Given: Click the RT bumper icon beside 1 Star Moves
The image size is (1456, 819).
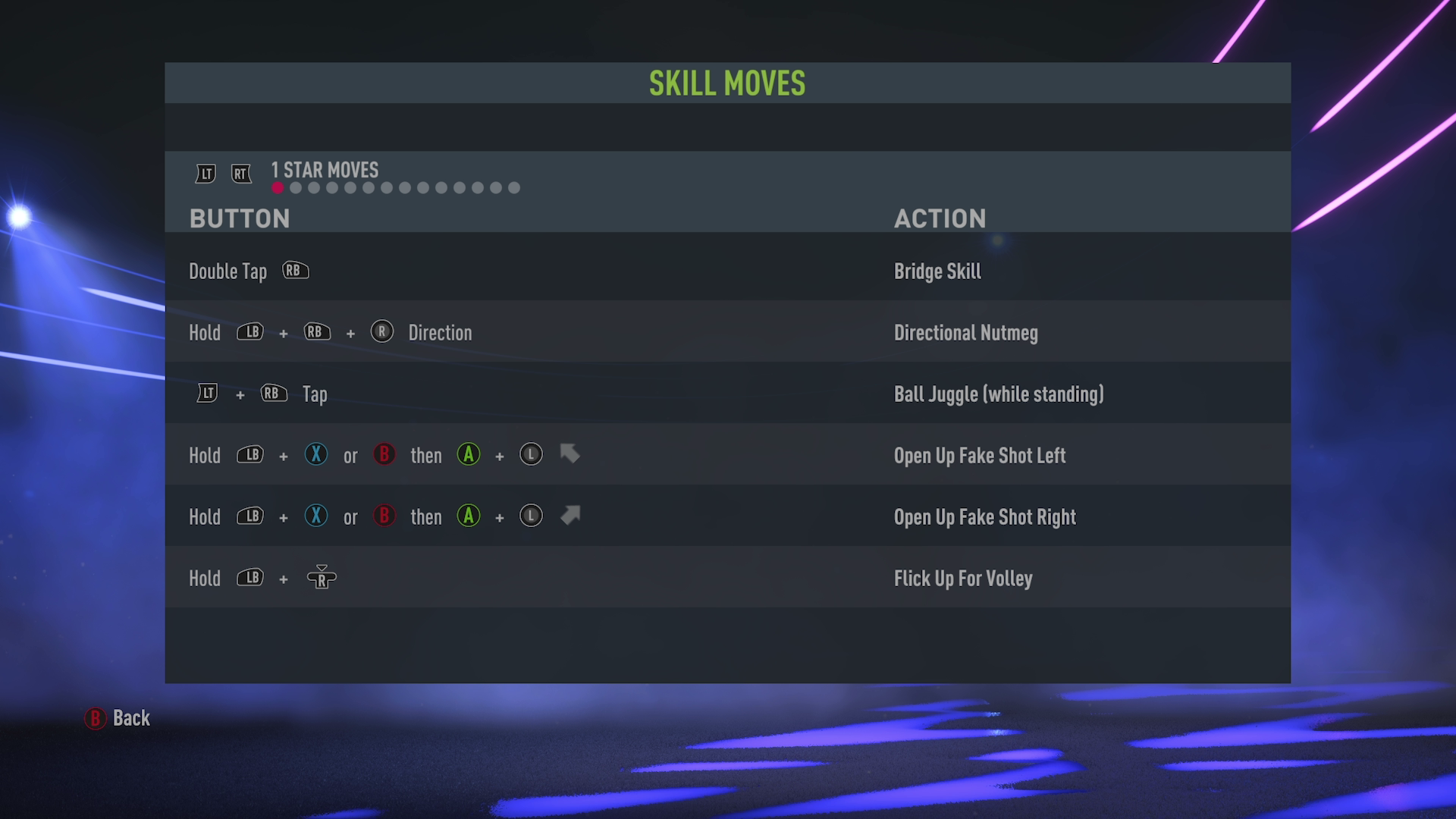Looking at the screenshot, I should tap(241, 174).
